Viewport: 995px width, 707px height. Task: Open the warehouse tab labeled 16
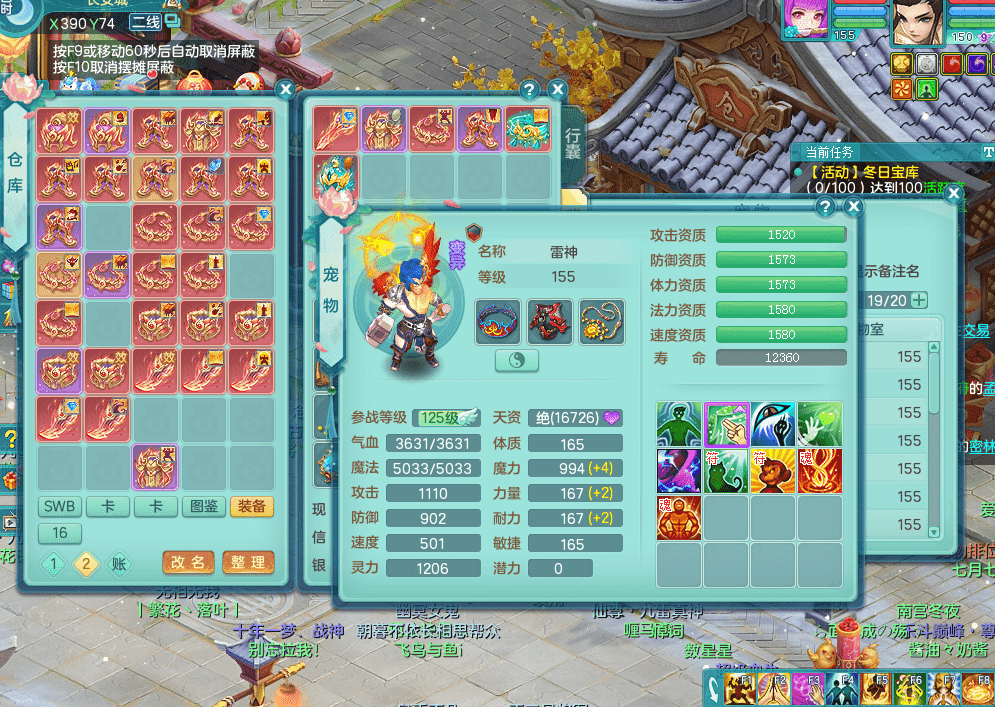pos(60,533)
